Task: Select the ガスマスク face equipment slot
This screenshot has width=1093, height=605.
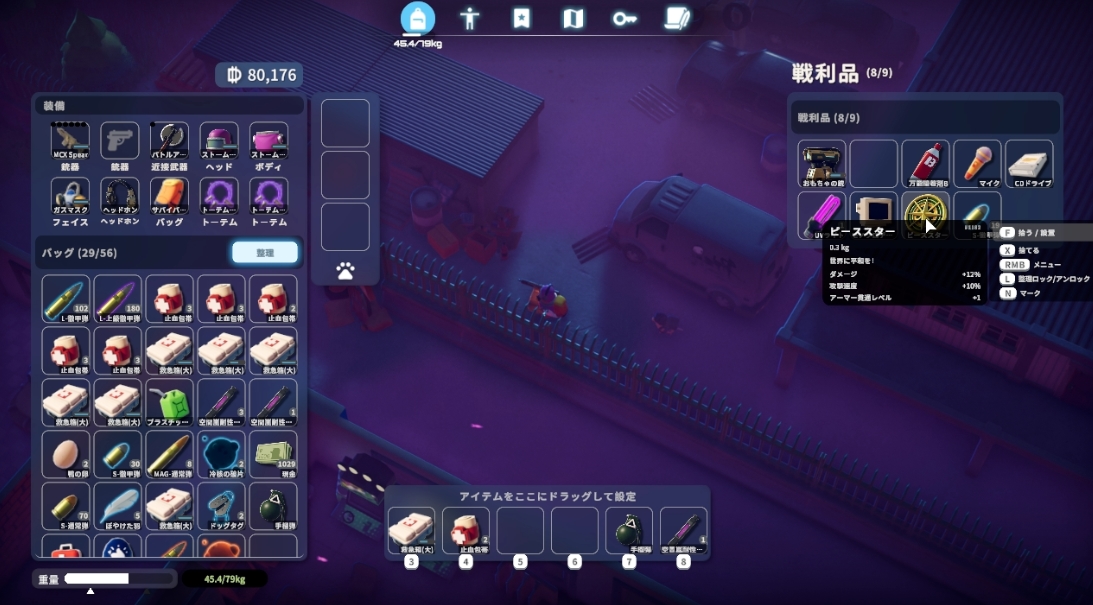Action: click(x=70, y=197)
